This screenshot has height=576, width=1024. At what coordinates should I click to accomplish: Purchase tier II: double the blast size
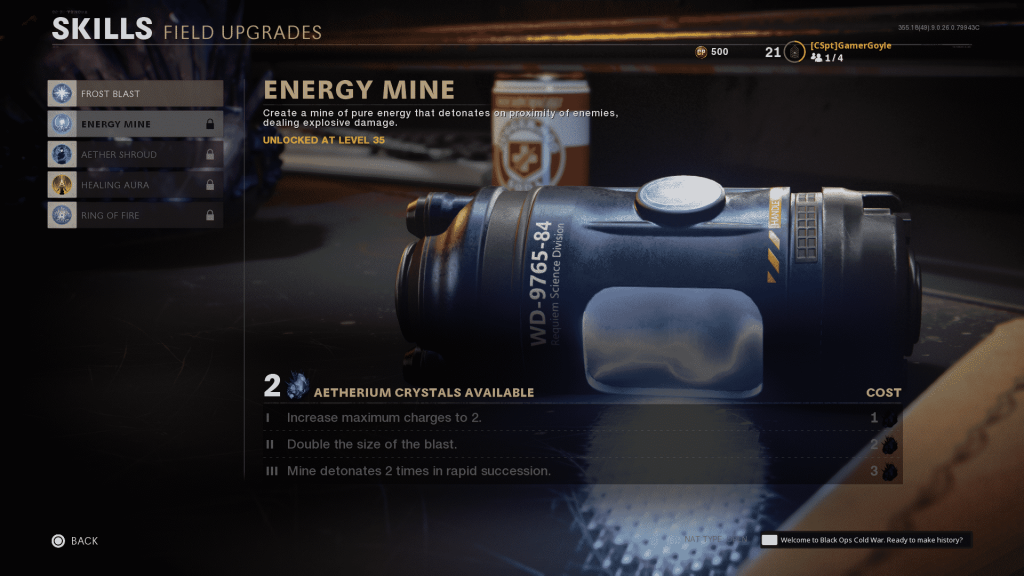[582, 444]
